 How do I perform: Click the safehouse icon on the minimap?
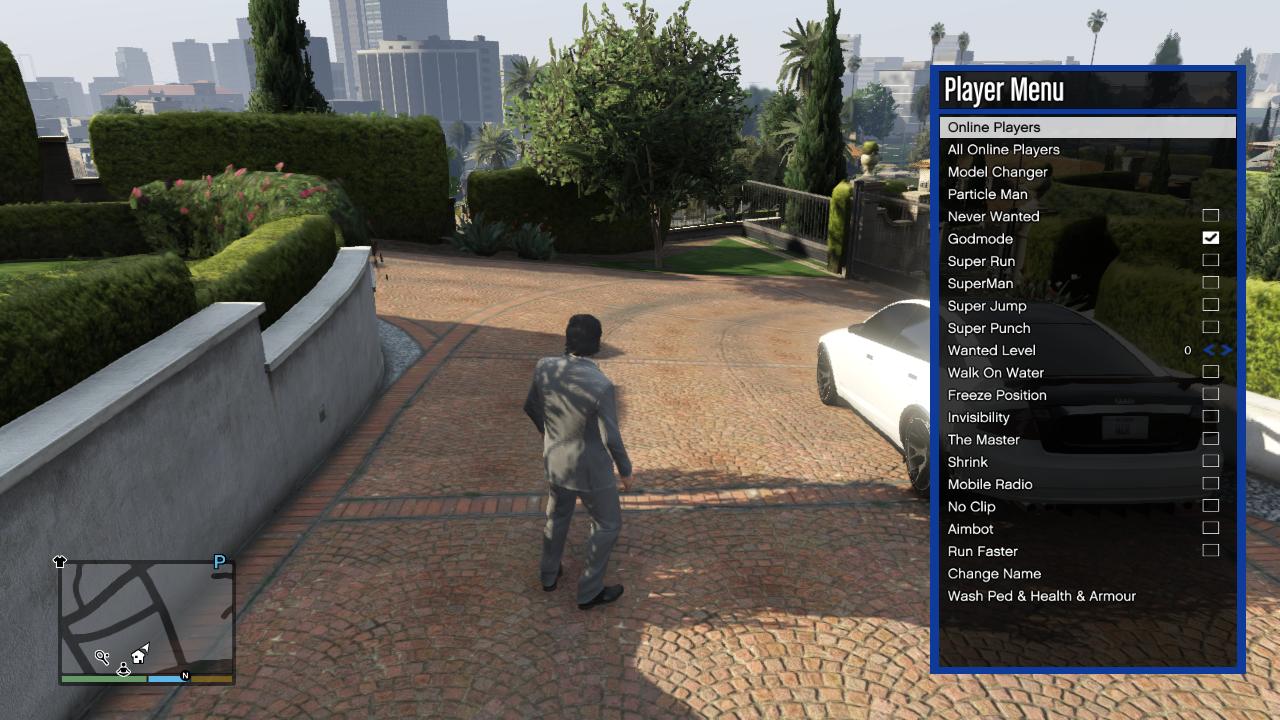tap(138, 656)
